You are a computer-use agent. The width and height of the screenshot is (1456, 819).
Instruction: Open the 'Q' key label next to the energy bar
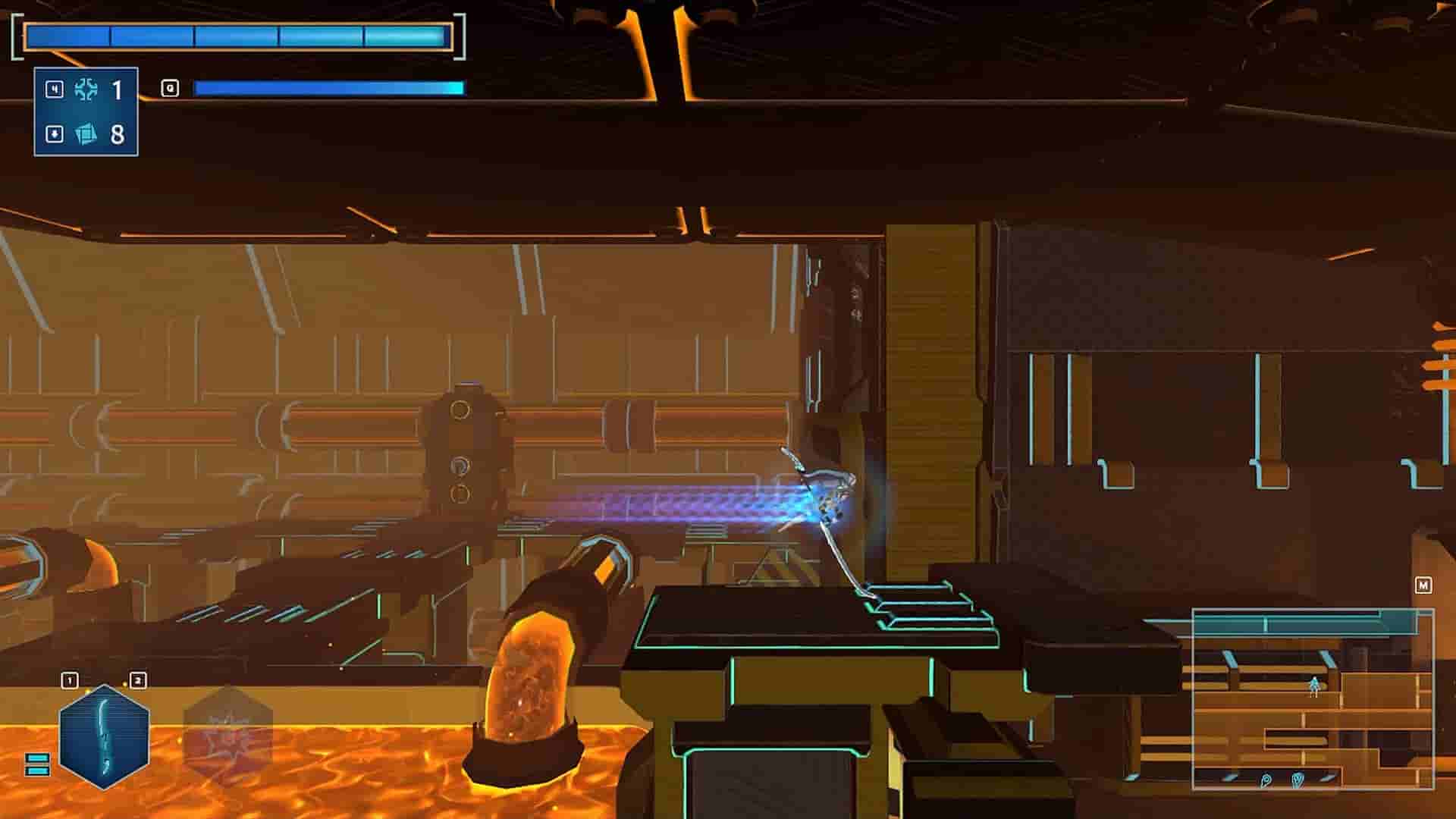pyautogui.click(x=172, y=87)
